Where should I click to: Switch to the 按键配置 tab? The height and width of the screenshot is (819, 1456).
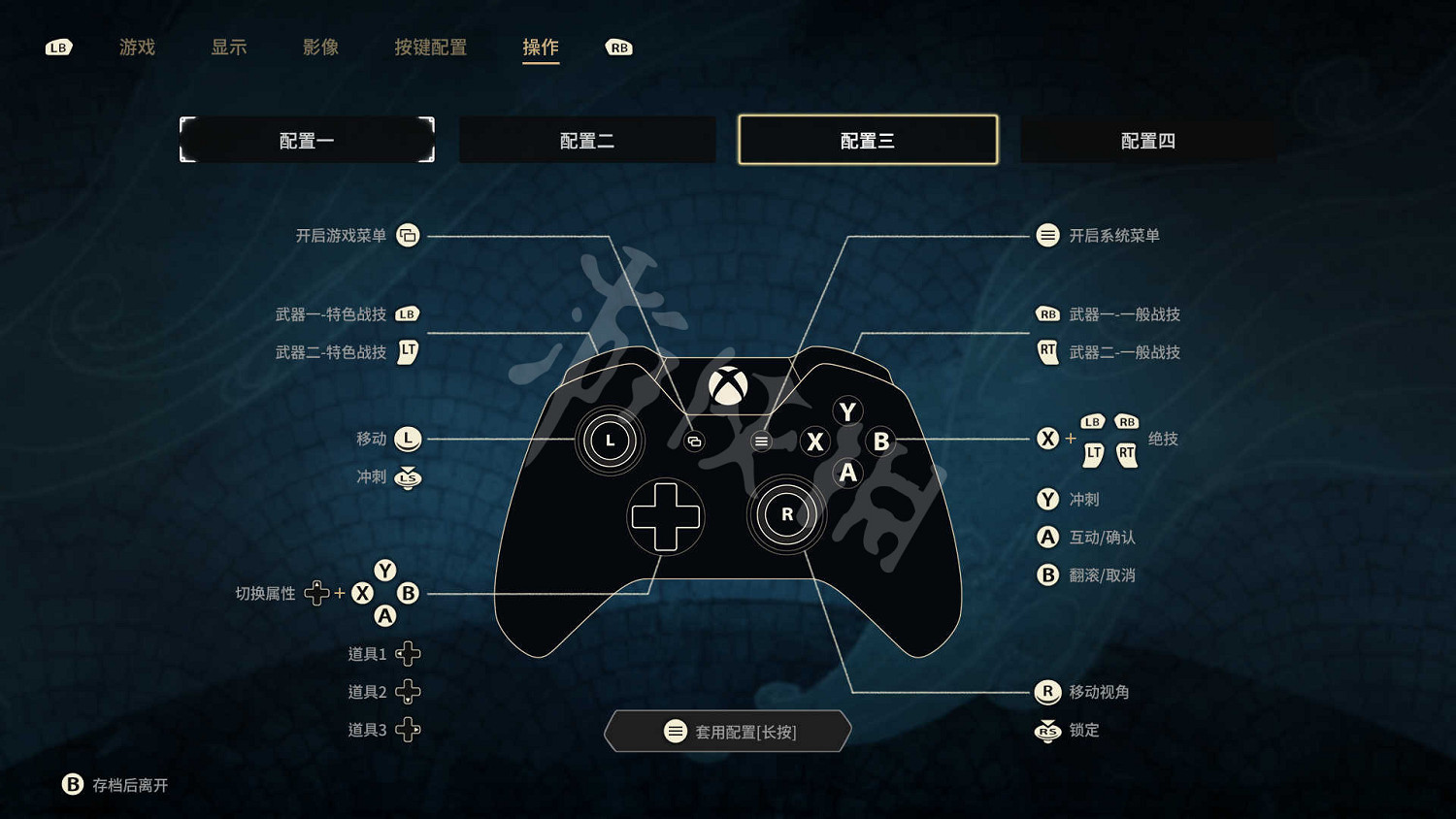[431, 48]
